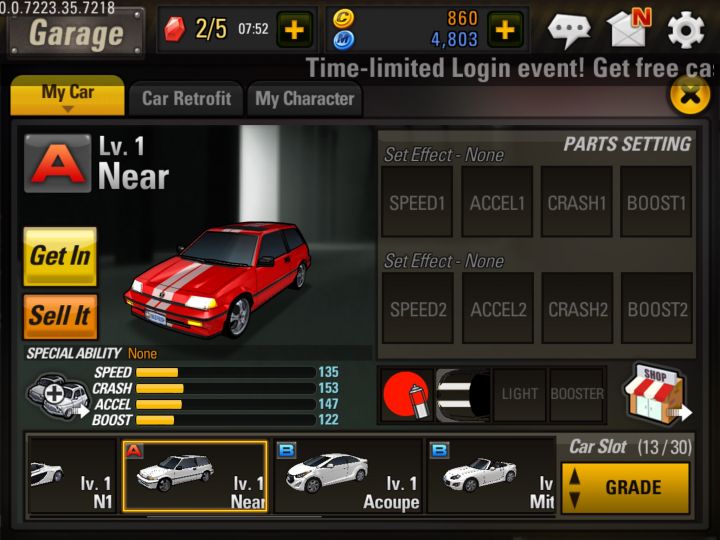The height and width of the screenshot is (540, 720).
Task: Get in the Near car
Action: coord(60,256)
